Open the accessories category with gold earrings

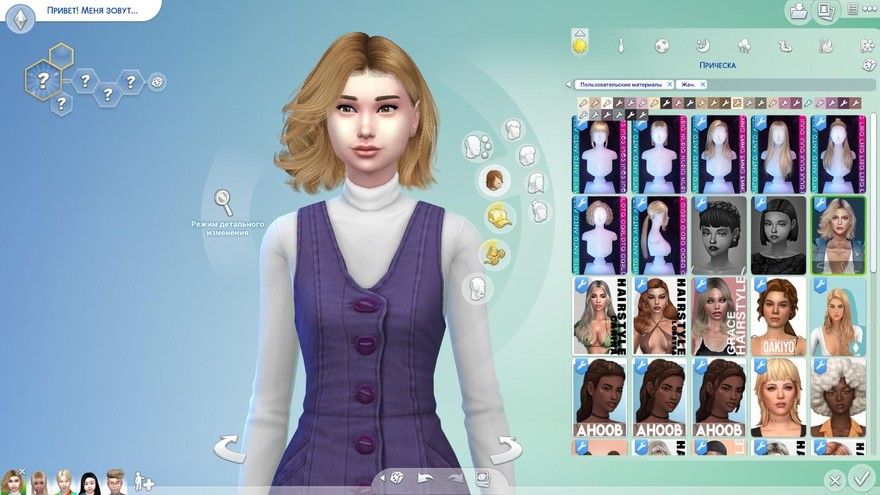pos(493,252)
